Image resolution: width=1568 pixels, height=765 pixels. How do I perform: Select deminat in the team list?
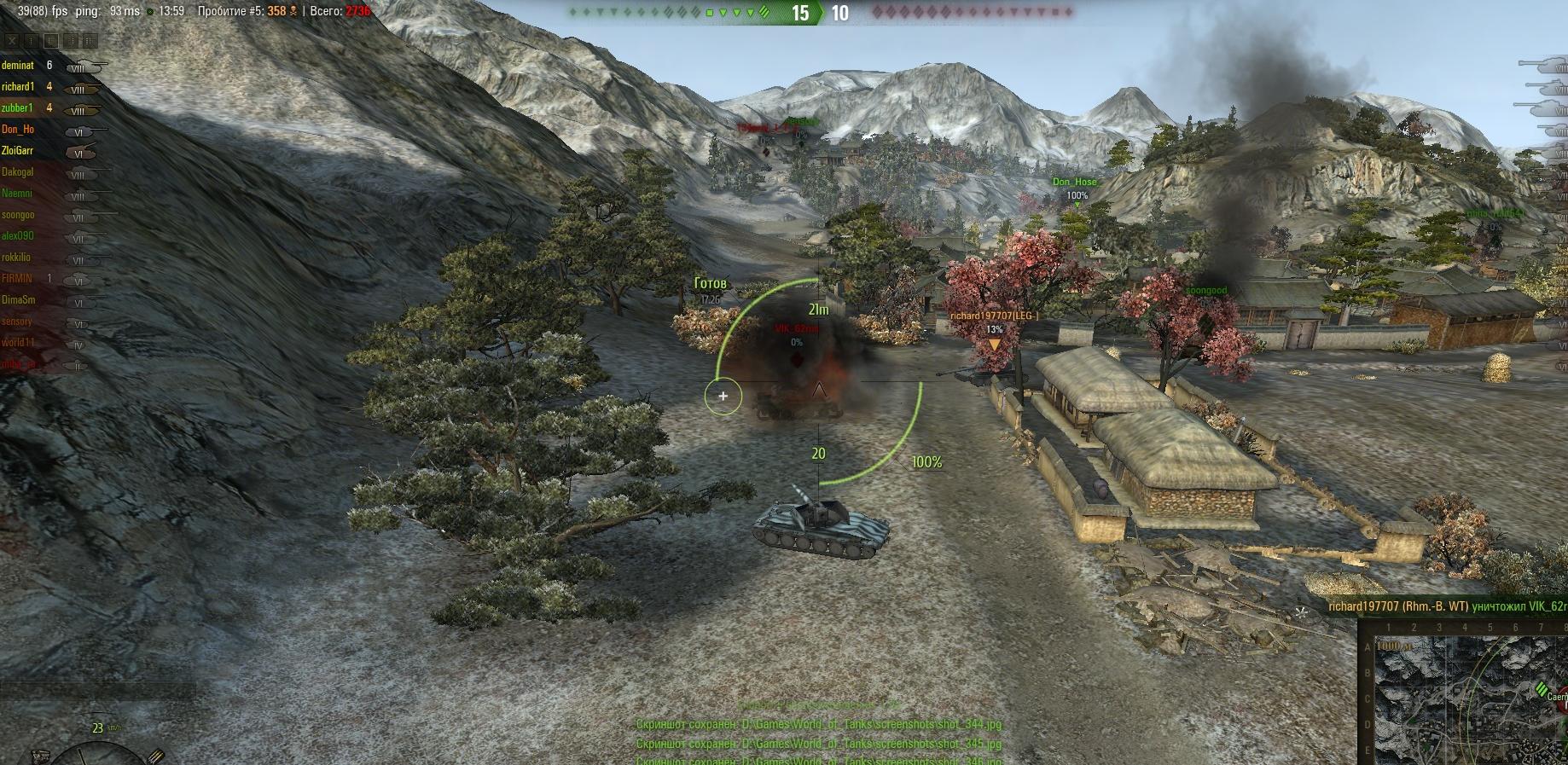click(x=18, y=66)
